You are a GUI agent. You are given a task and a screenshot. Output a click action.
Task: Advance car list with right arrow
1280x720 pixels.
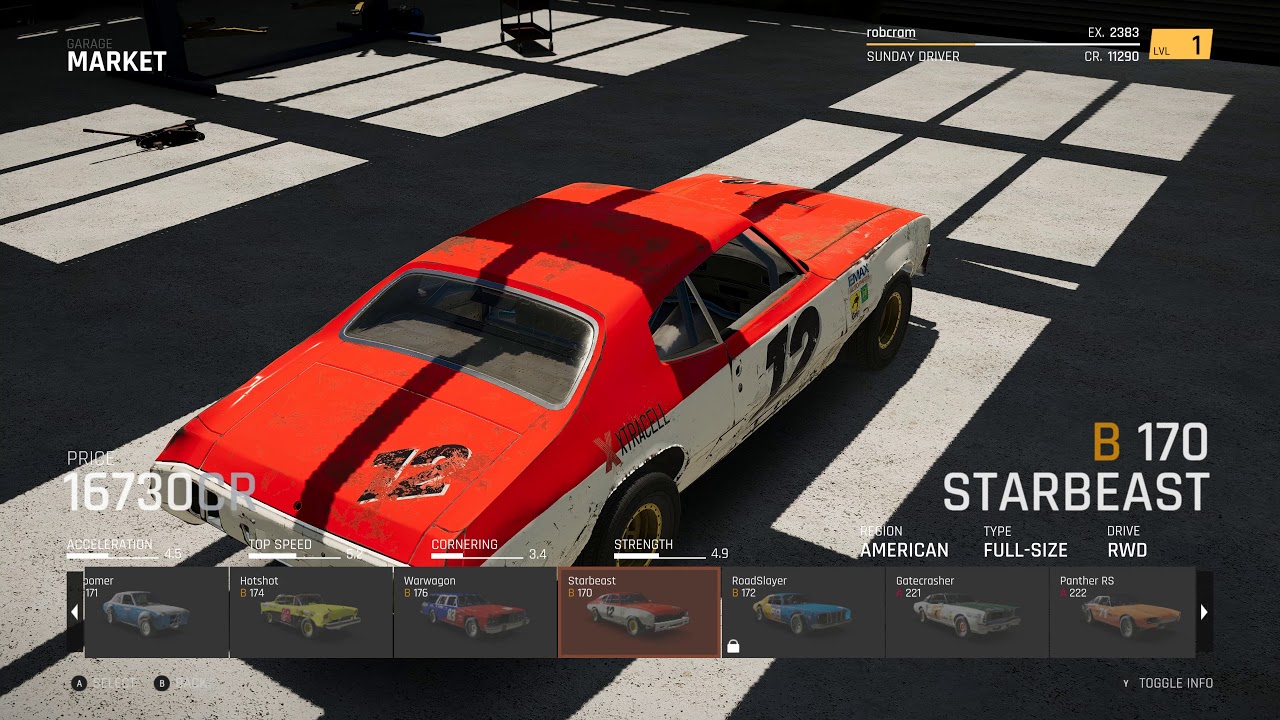[1204, 612]
